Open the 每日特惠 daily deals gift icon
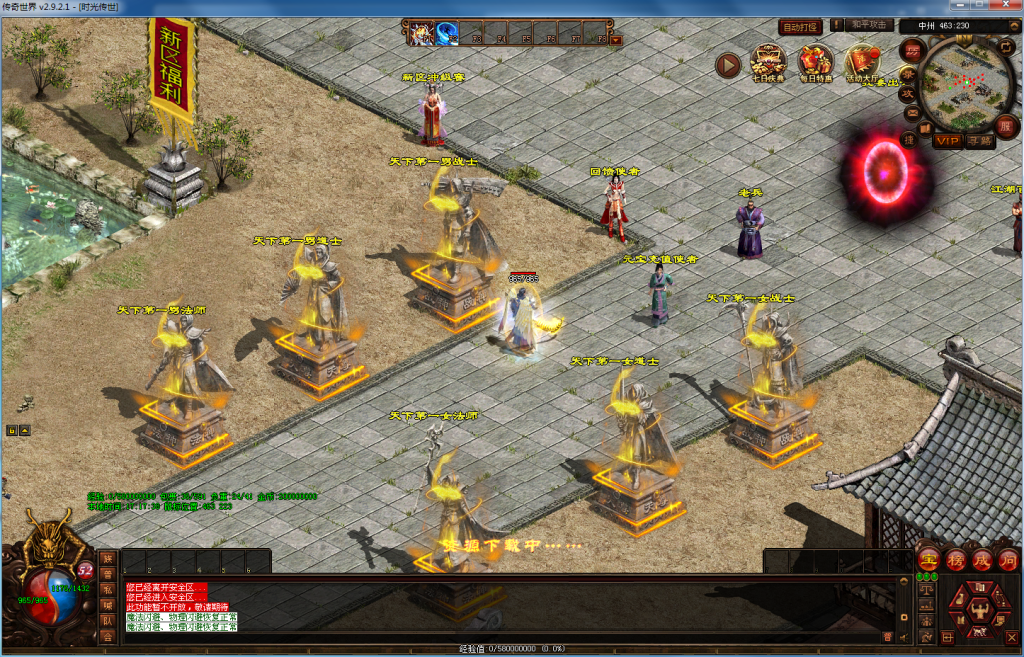Image resolution: width=1024 pixels, height=657 pixels. tap(815, 62)
